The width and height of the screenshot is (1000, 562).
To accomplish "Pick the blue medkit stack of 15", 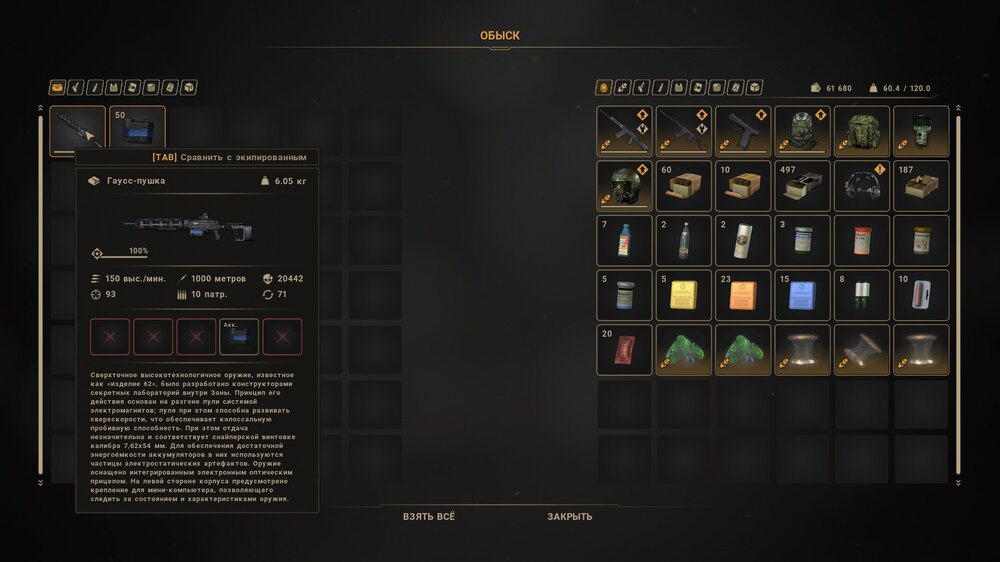I will pos(802,295).
